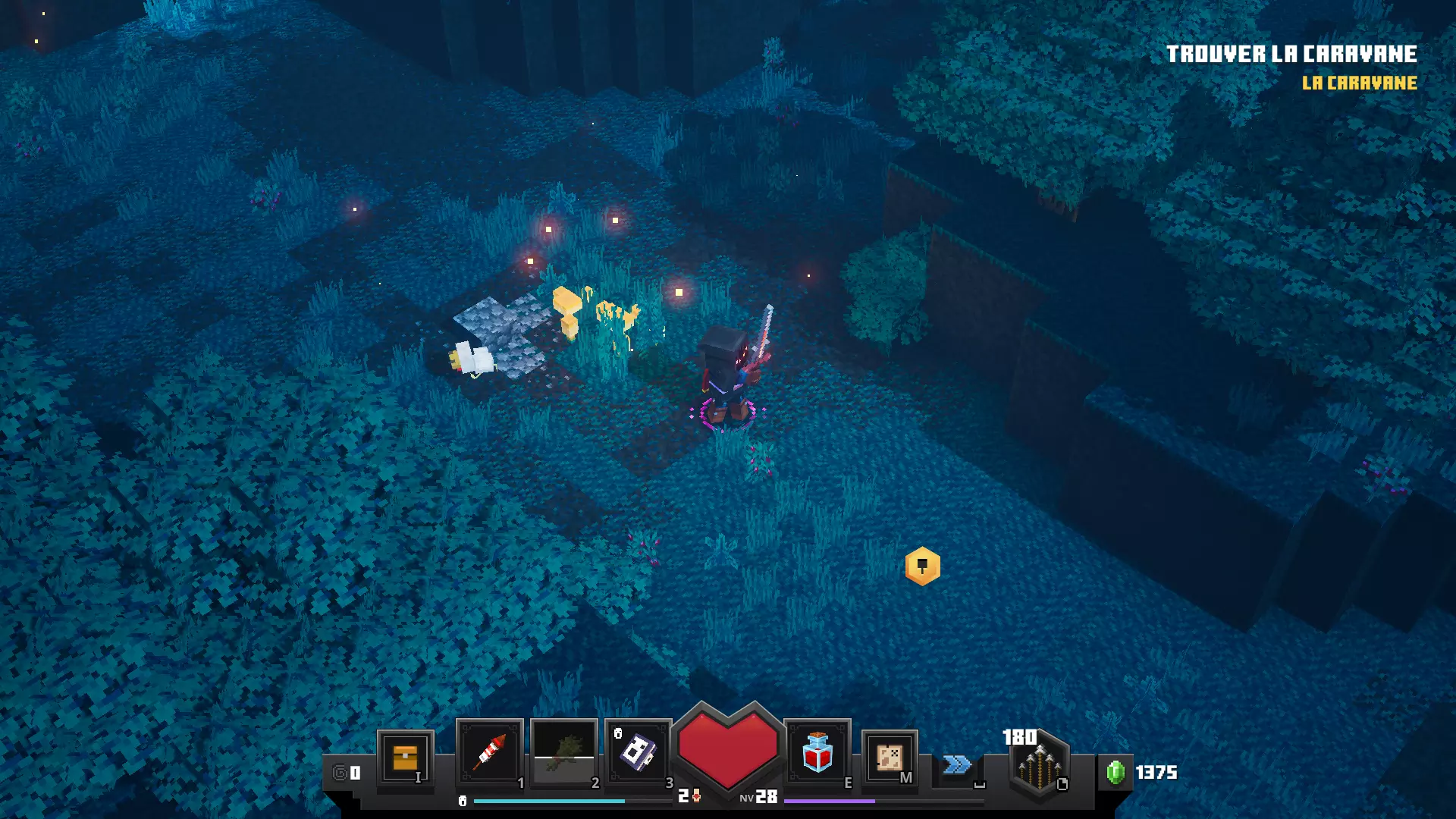Click the yellow objective waypoint marker
This screenshot has width=1456, height=819.
(x=922, y=566)
